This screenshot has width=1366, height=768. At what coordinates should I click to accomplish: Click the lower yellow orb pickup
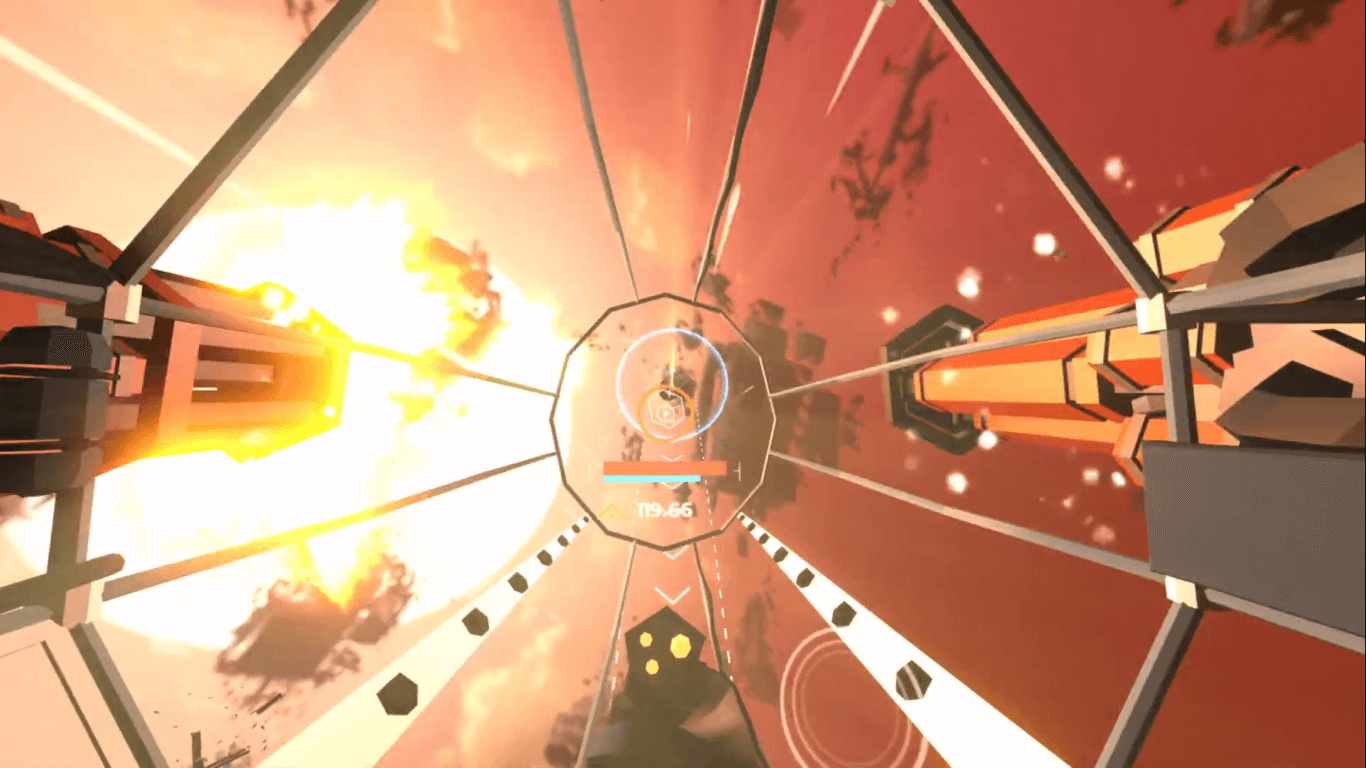(x=652, y=667)
